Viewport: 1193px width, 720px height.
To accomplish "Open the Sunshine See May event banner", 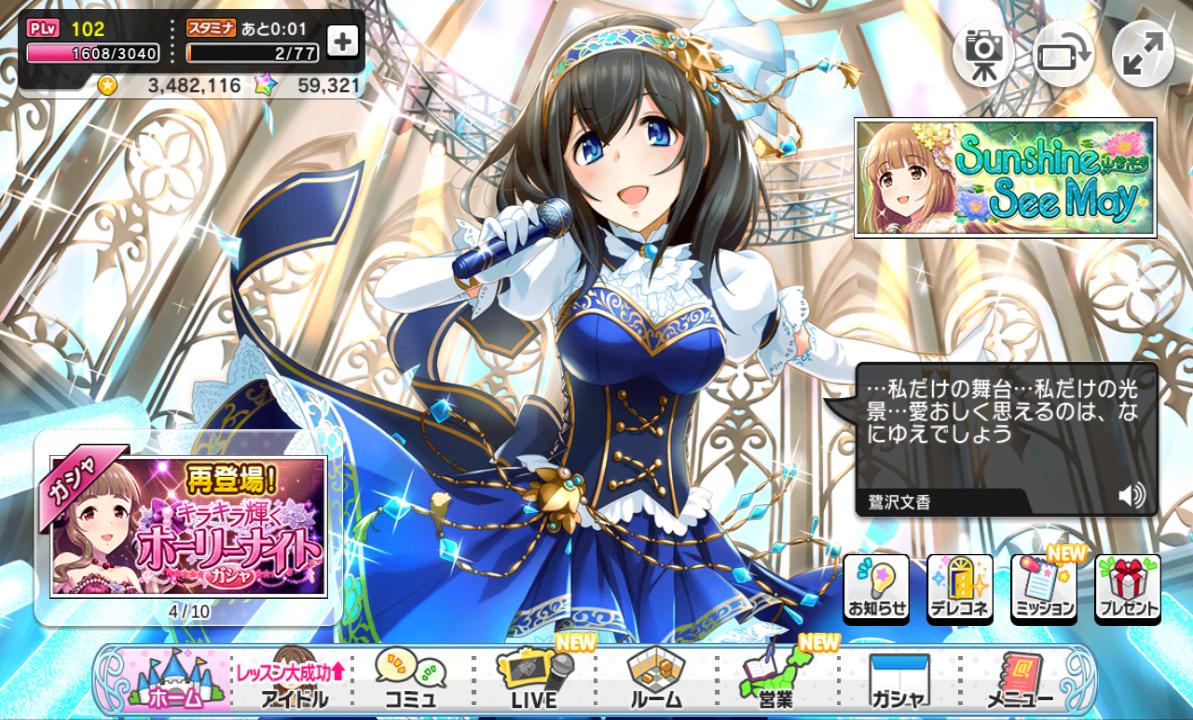I will (x=1005, y=178).
